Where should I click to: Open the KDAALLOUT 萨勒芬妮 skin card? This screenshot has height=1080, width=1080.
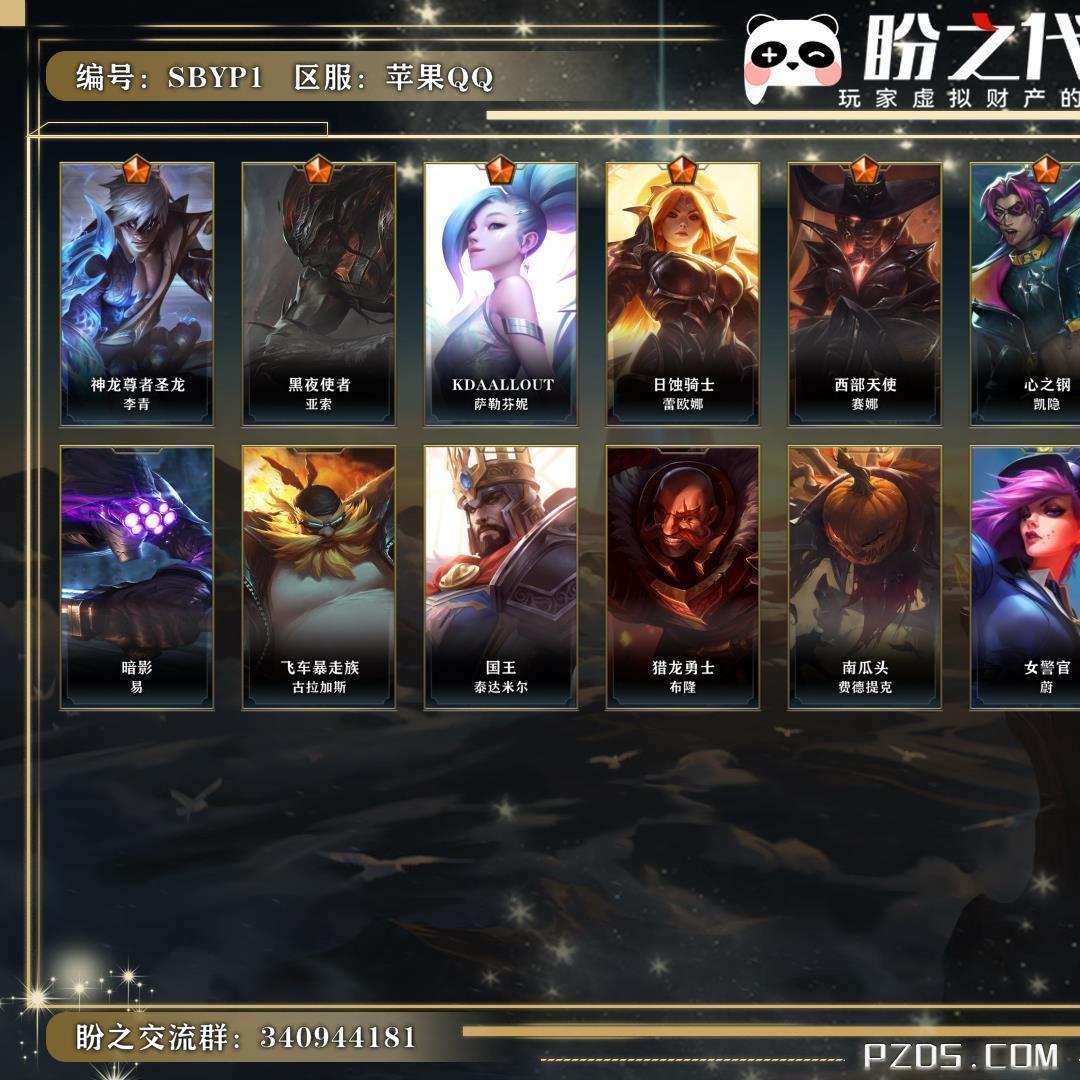coord(501,294)
